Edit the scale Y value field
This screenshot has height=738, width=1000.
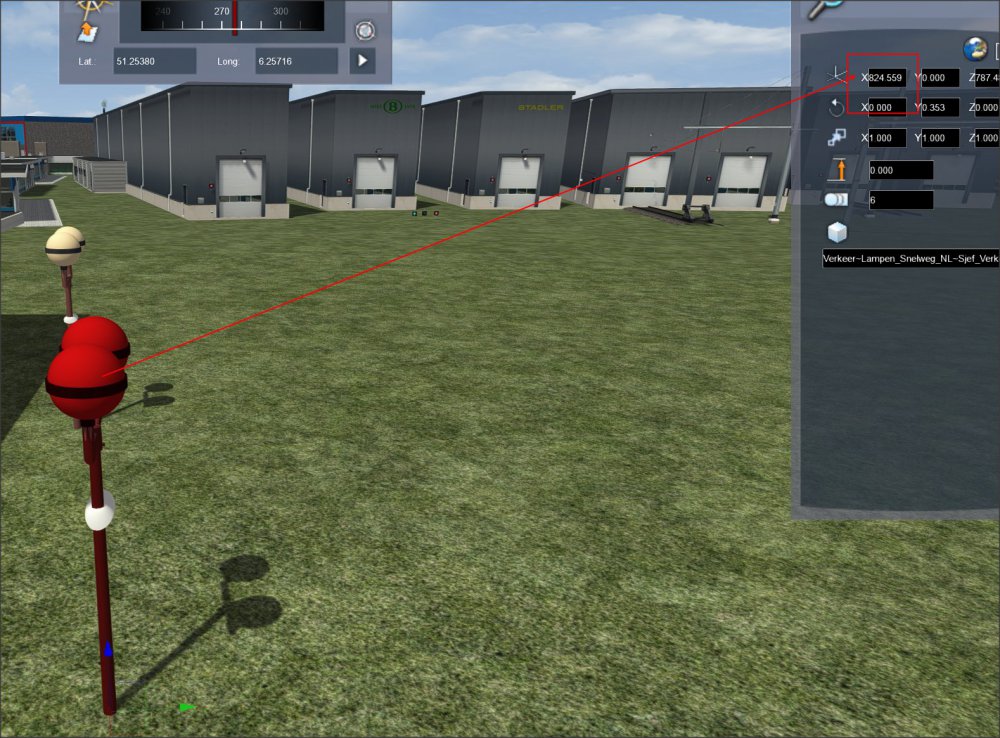tap(939, 138)
